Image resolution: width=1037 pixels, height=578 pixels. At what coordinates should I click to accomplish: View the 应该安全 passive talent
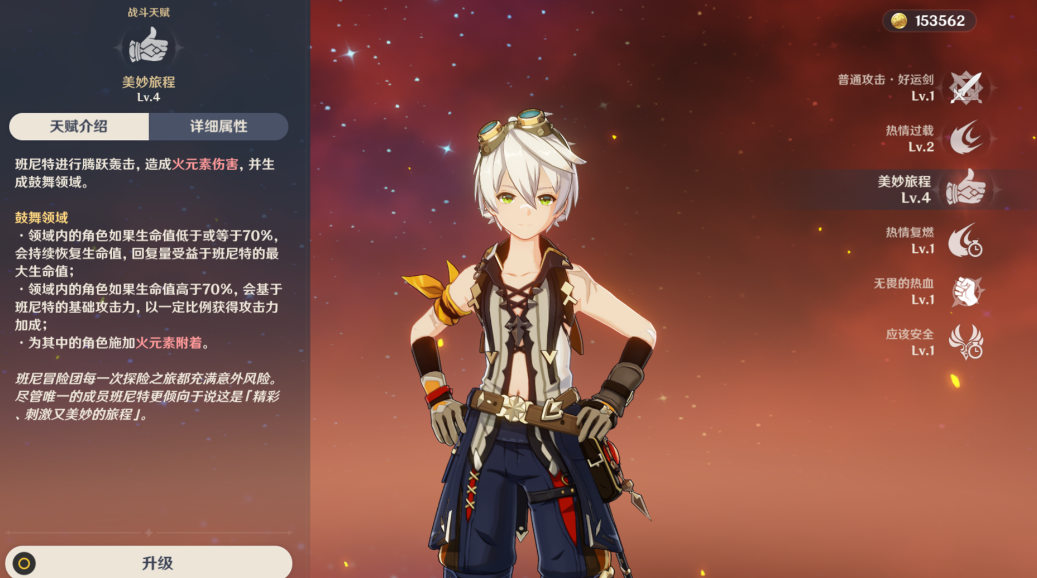pos(965,342)
